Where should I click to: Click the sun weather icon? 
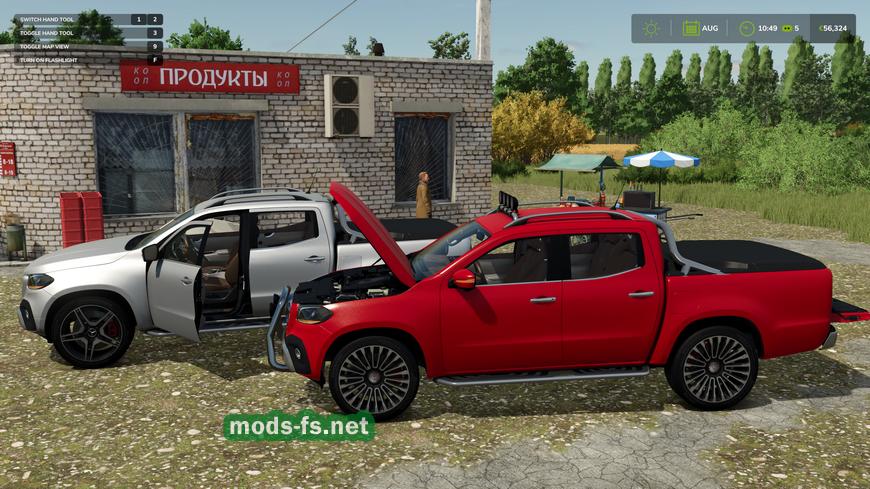651,28
